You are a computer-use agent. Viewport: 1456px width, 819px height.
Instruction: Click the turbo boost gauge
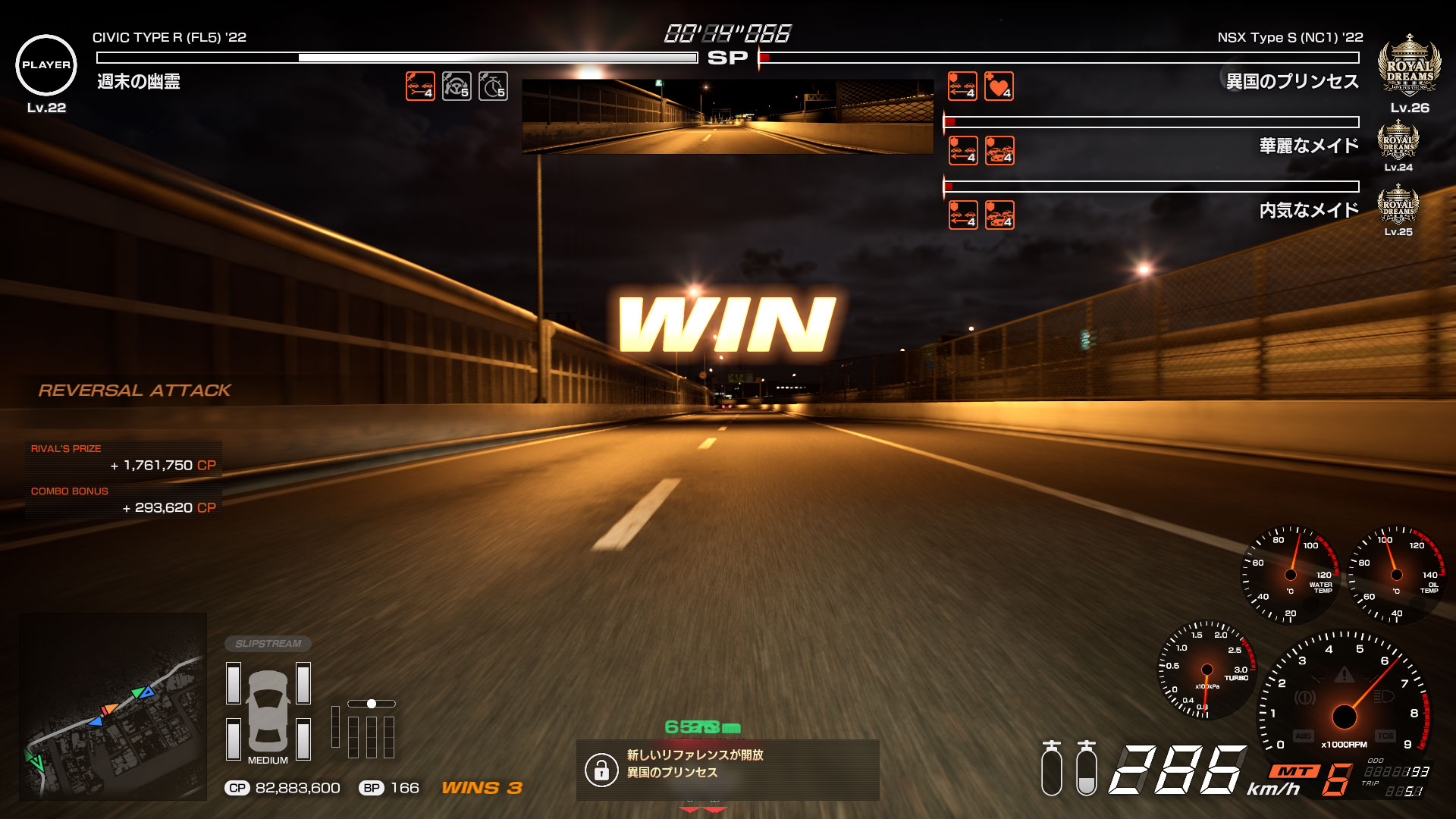tap(1206, 670)
